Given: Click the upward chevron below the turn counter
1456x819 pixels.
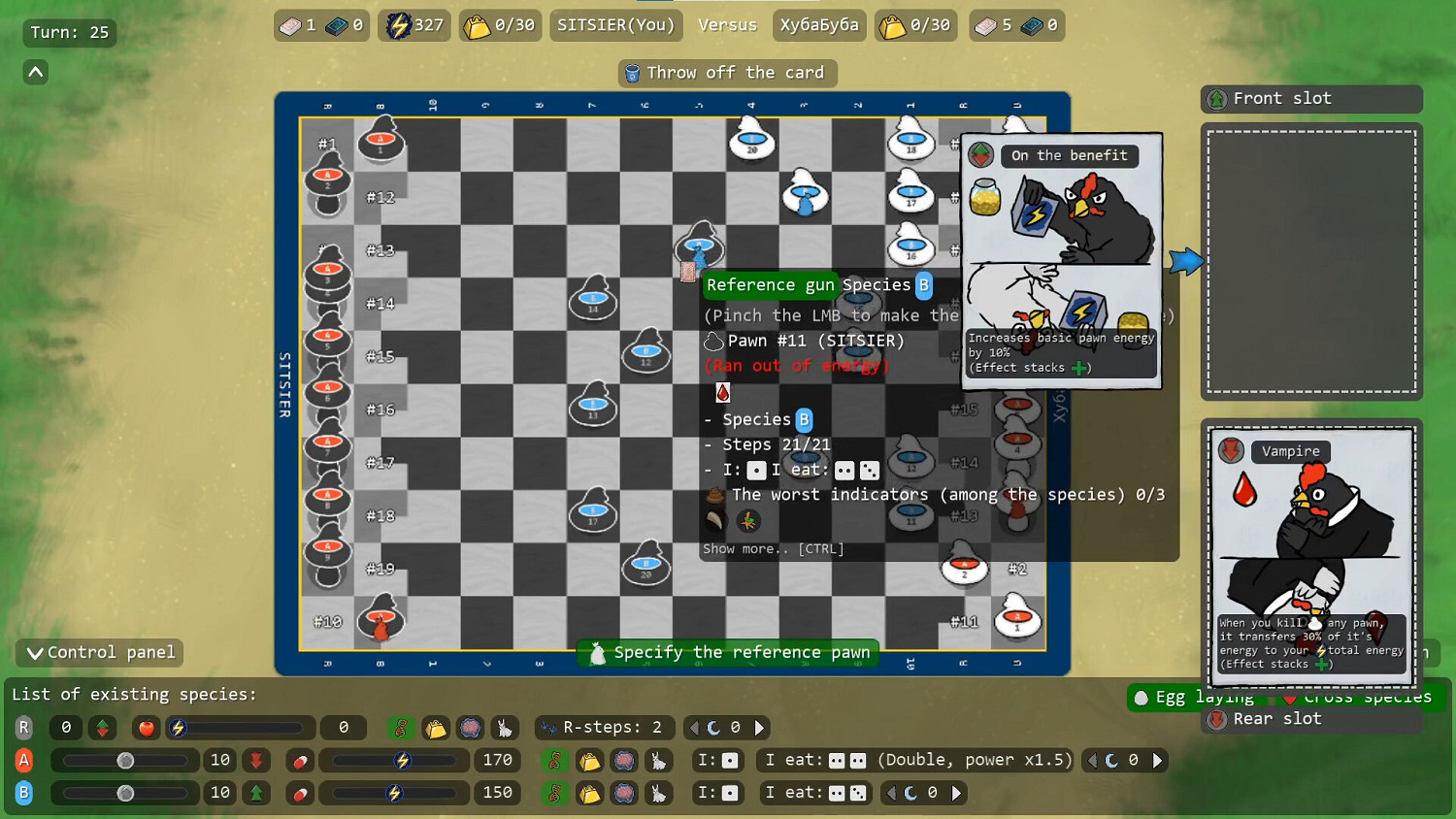Looking at the screenshot, I should click(x=35, y=71).
